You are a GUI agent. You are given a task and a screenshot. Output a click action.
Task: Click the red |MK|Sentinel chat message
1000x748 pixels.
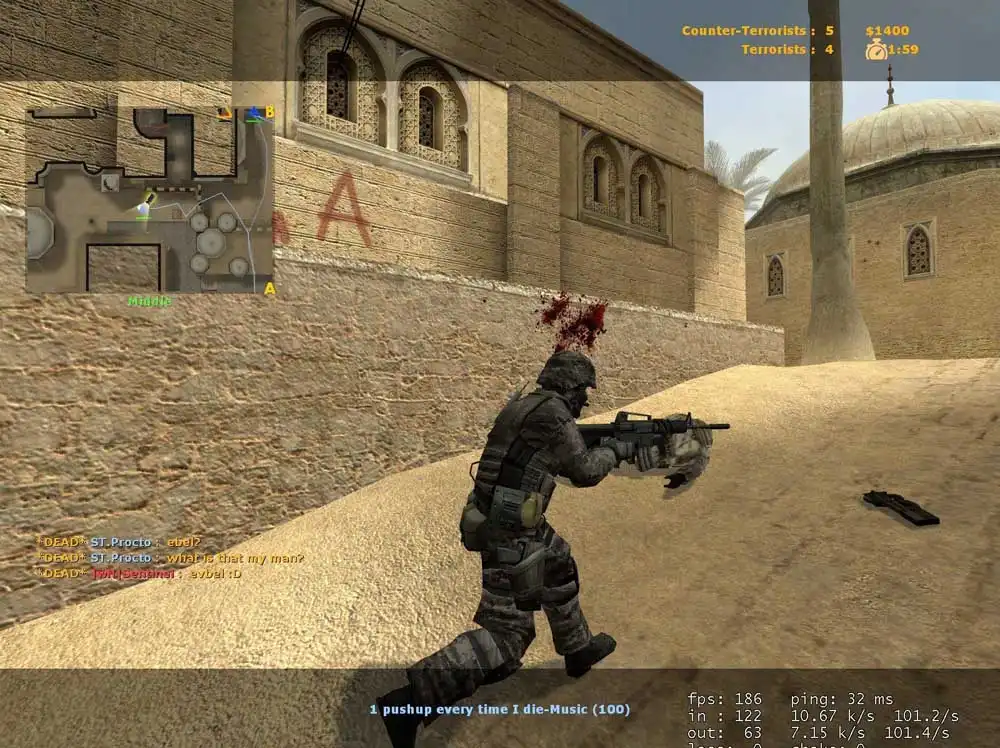139,573
